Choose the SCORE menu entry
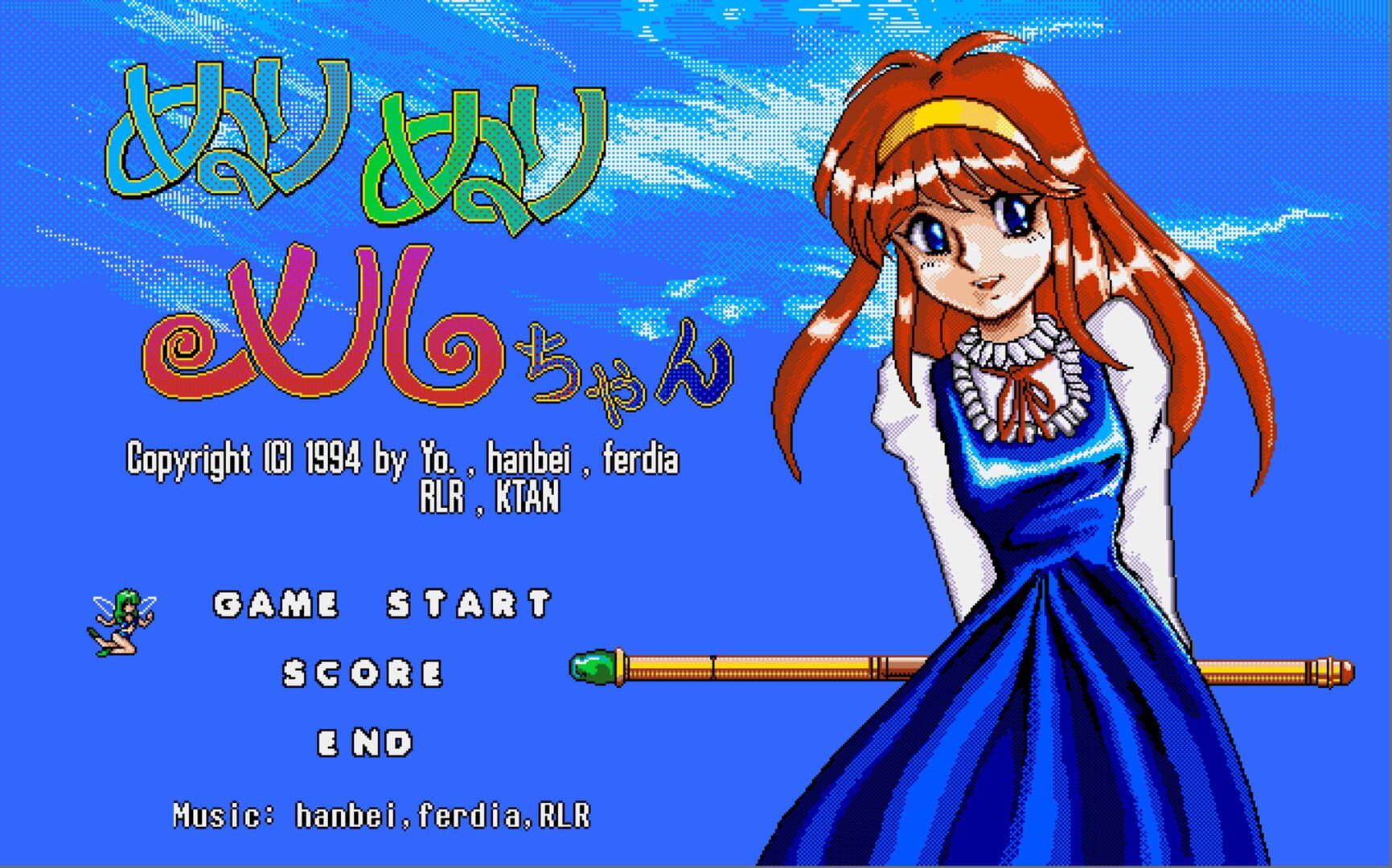Viewport: 1392px width, 868px height. pos(362,674)
